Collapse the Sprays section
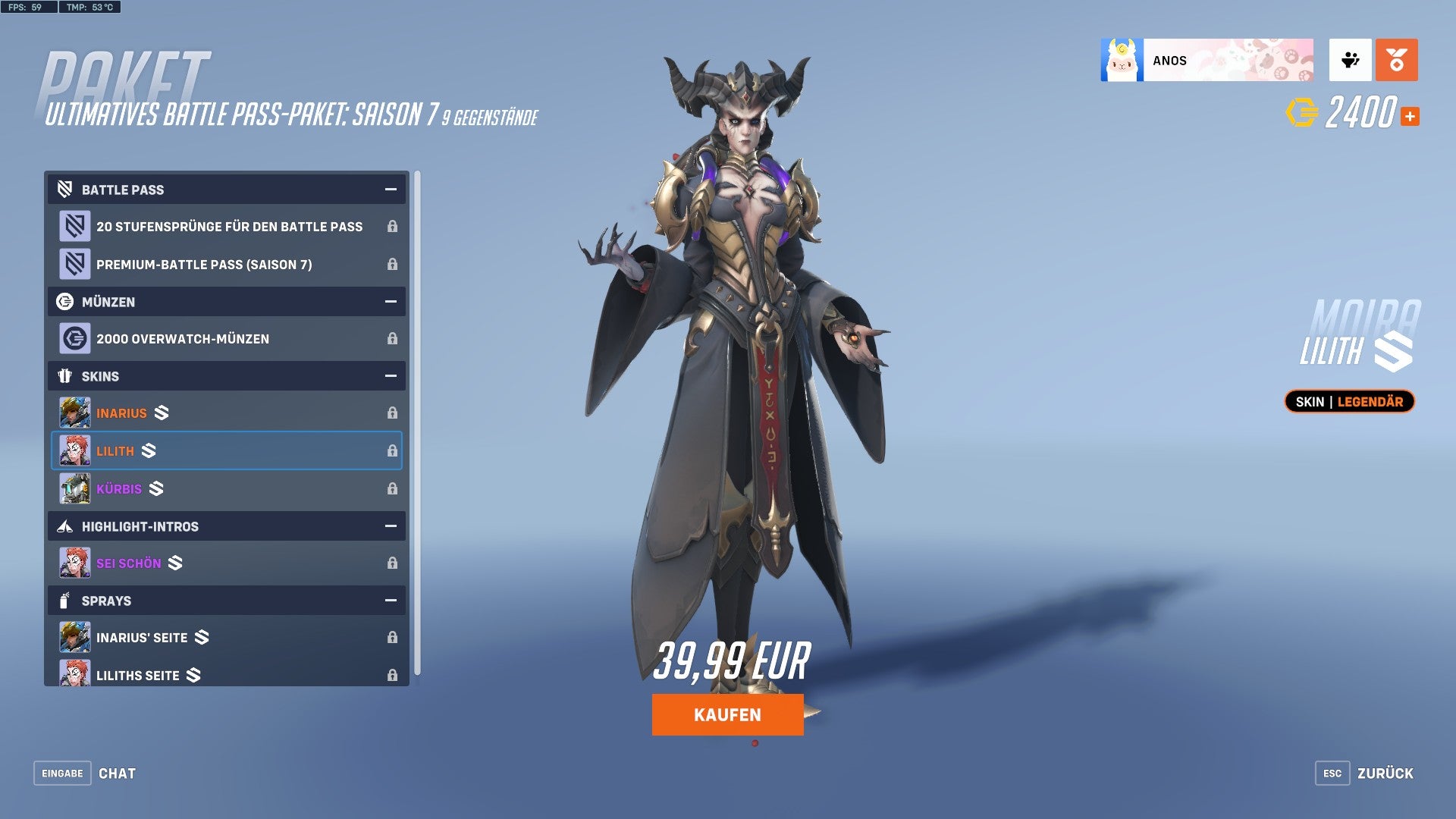The image size is (1456, 819). (x=390, y=600)
